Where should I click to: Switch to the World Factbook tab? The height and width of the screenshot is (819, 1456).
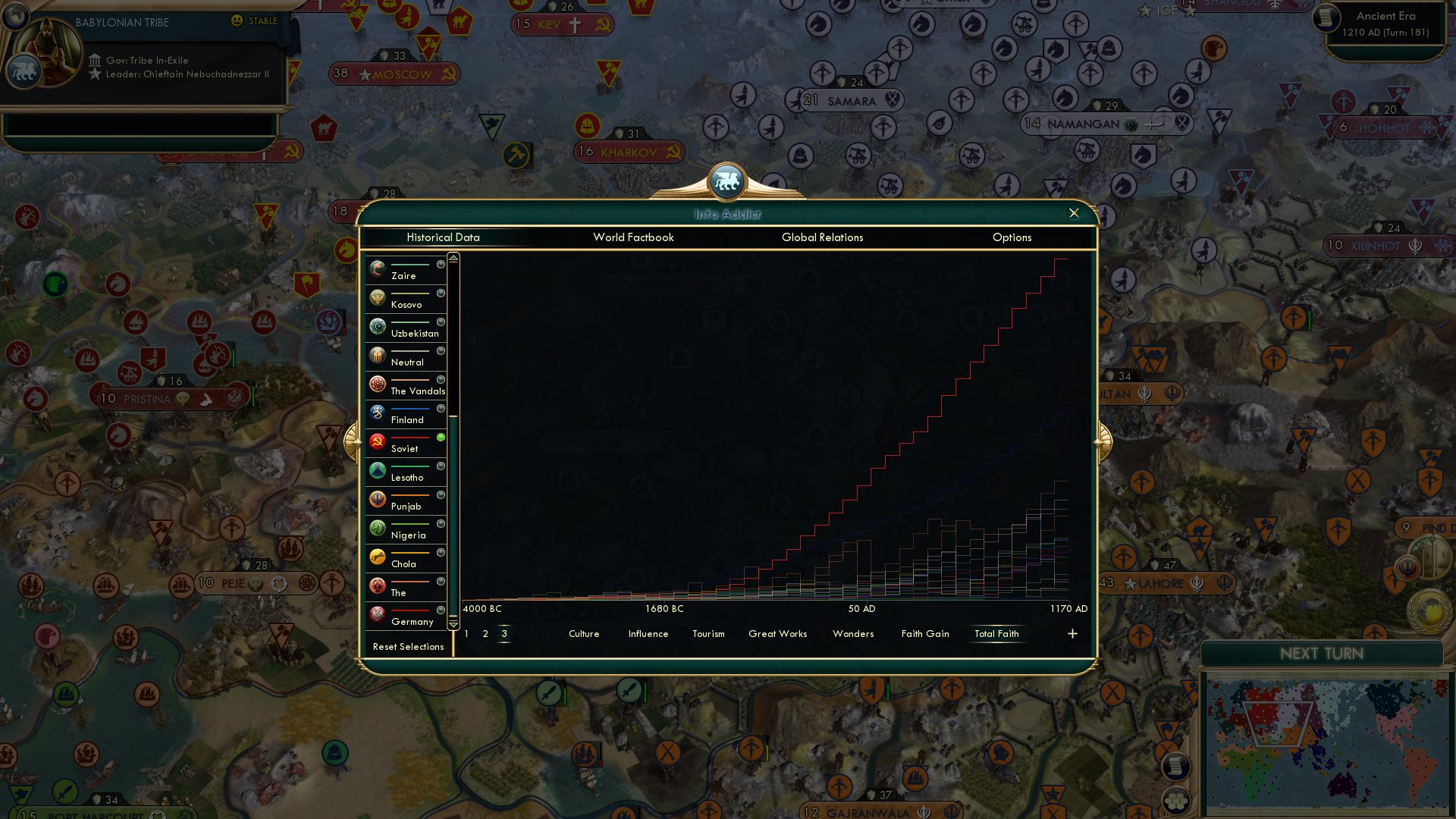click(x=633, y=237)
